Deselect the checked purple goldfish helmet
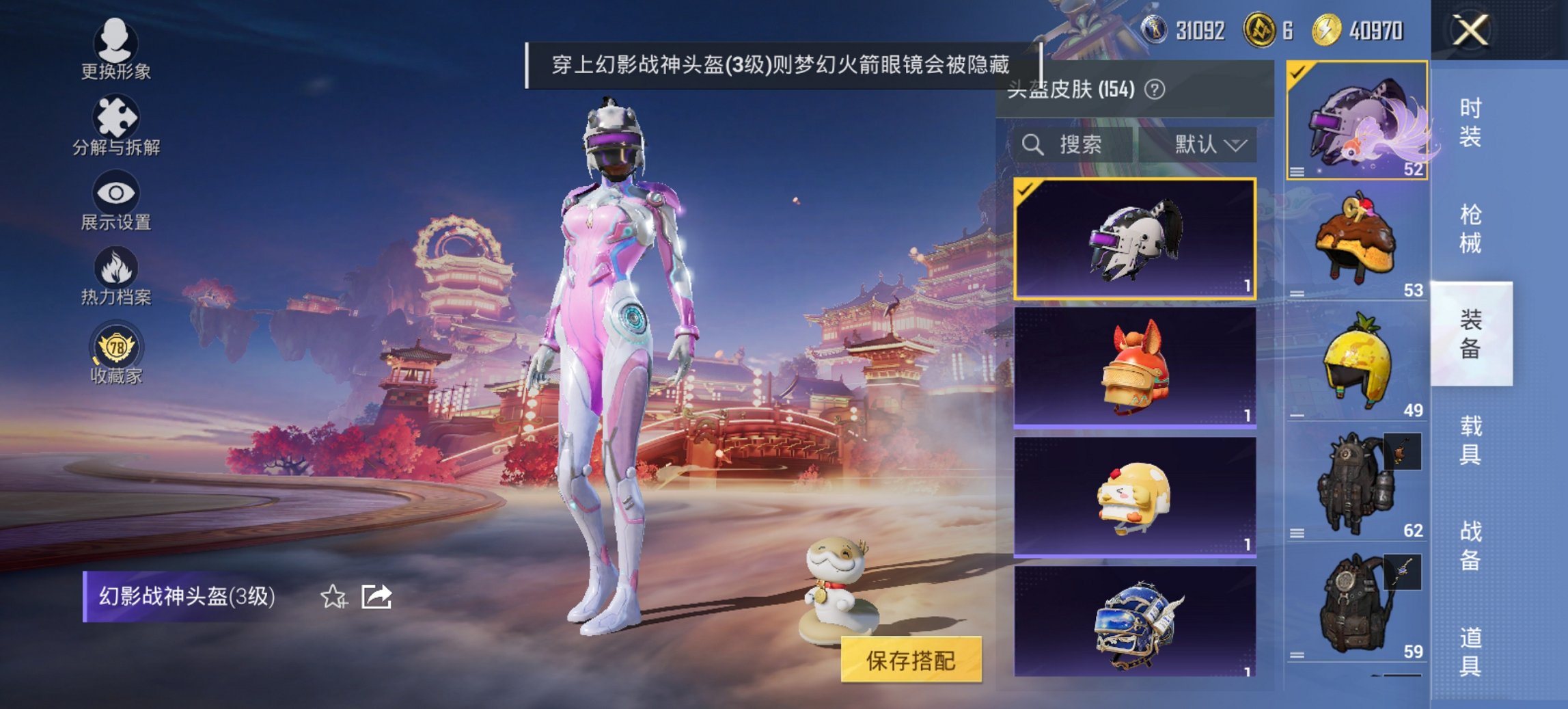 (x=1356, y=120)
